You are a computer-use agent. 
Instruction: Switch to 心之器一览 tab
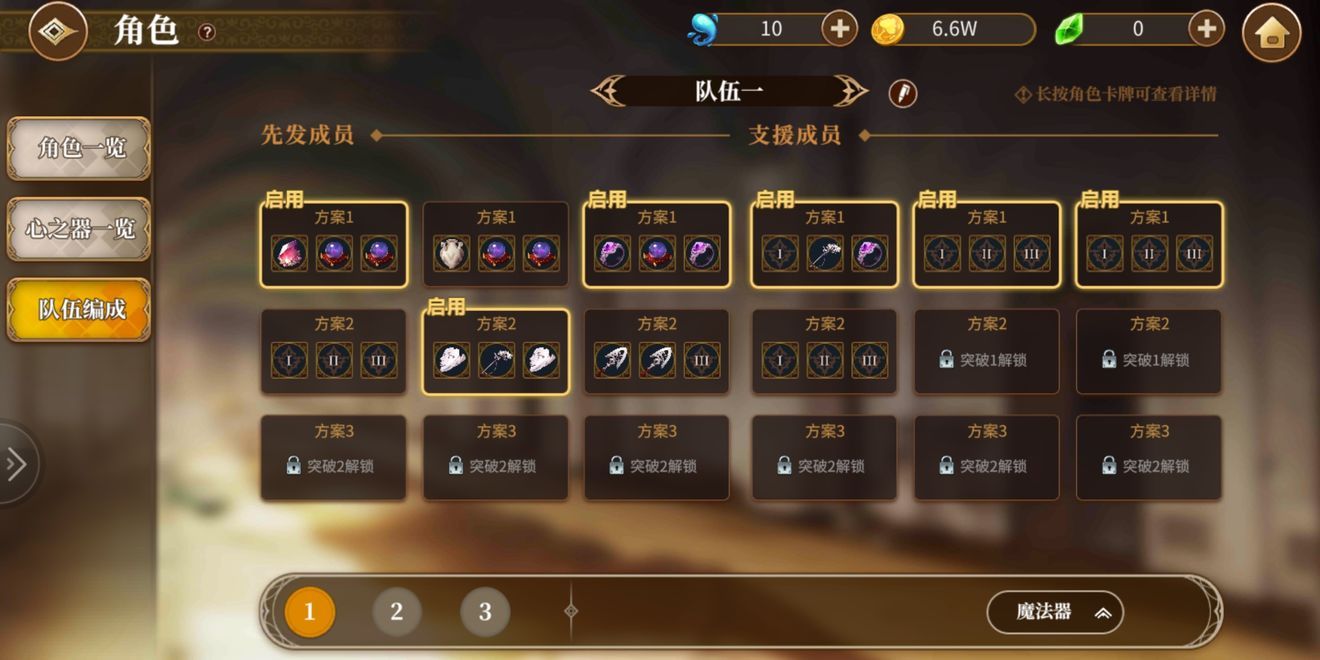(80, 229)
